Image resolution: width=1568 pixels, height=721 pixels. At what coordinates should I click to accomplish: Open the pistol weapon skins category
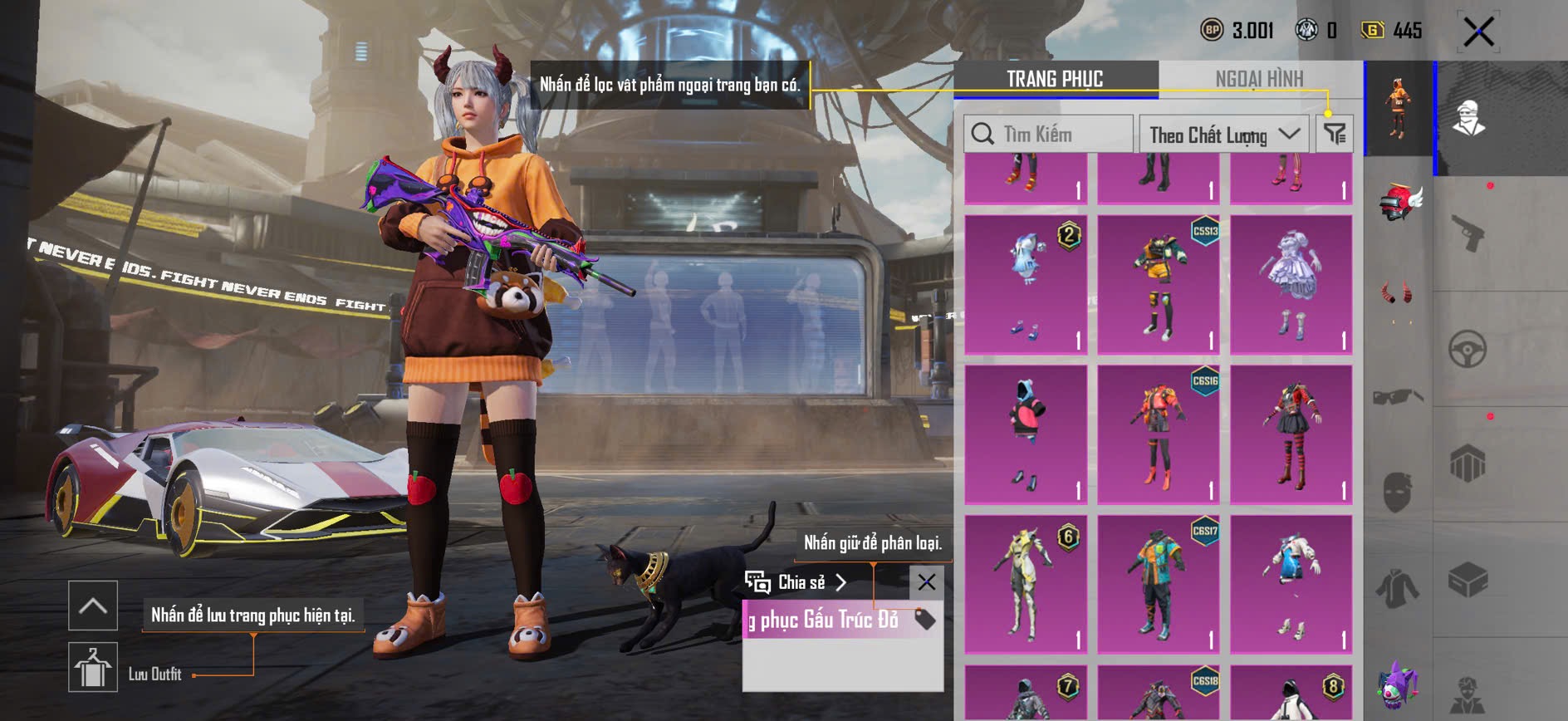point(1468,233)
